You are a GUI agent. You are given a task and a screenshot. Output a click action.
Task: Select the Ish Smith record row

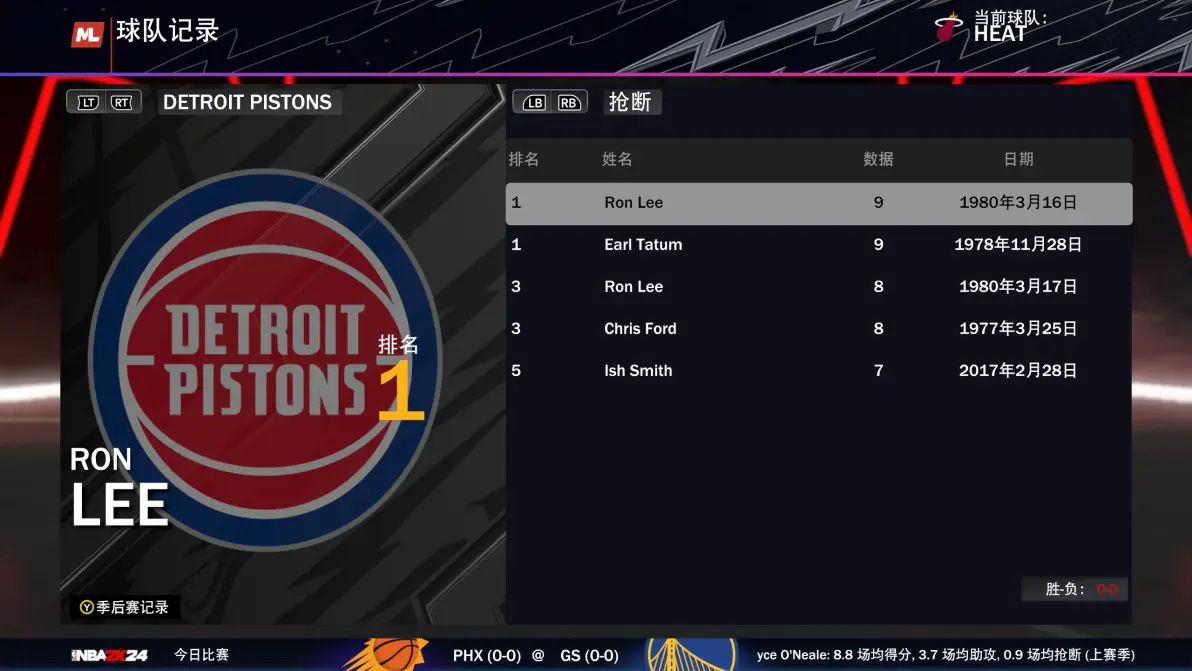pyautogui.click(x=818, y=371)
